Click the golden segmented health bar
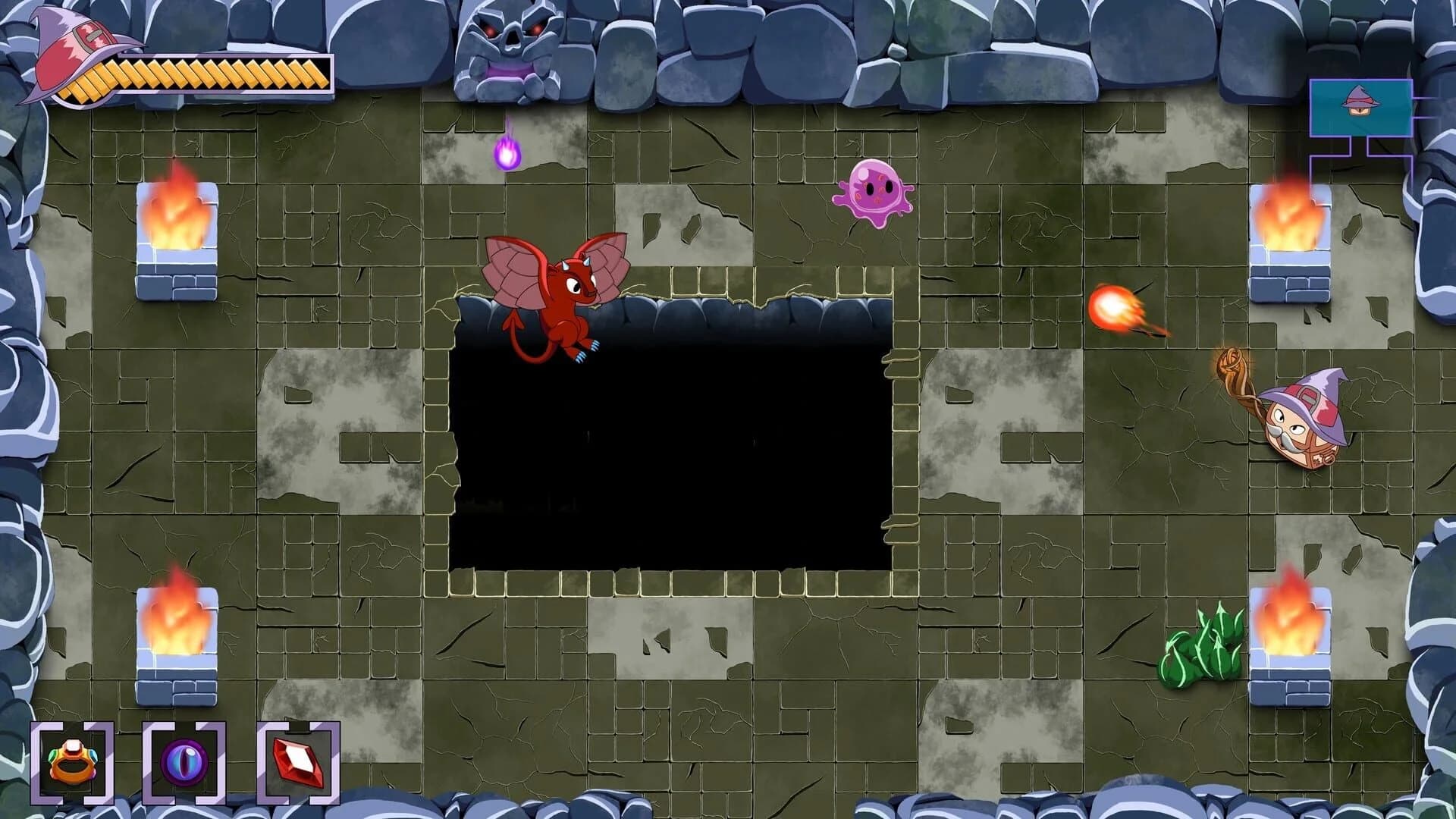Viewport: 1456px width, 819px height. (x=220, y=76)
